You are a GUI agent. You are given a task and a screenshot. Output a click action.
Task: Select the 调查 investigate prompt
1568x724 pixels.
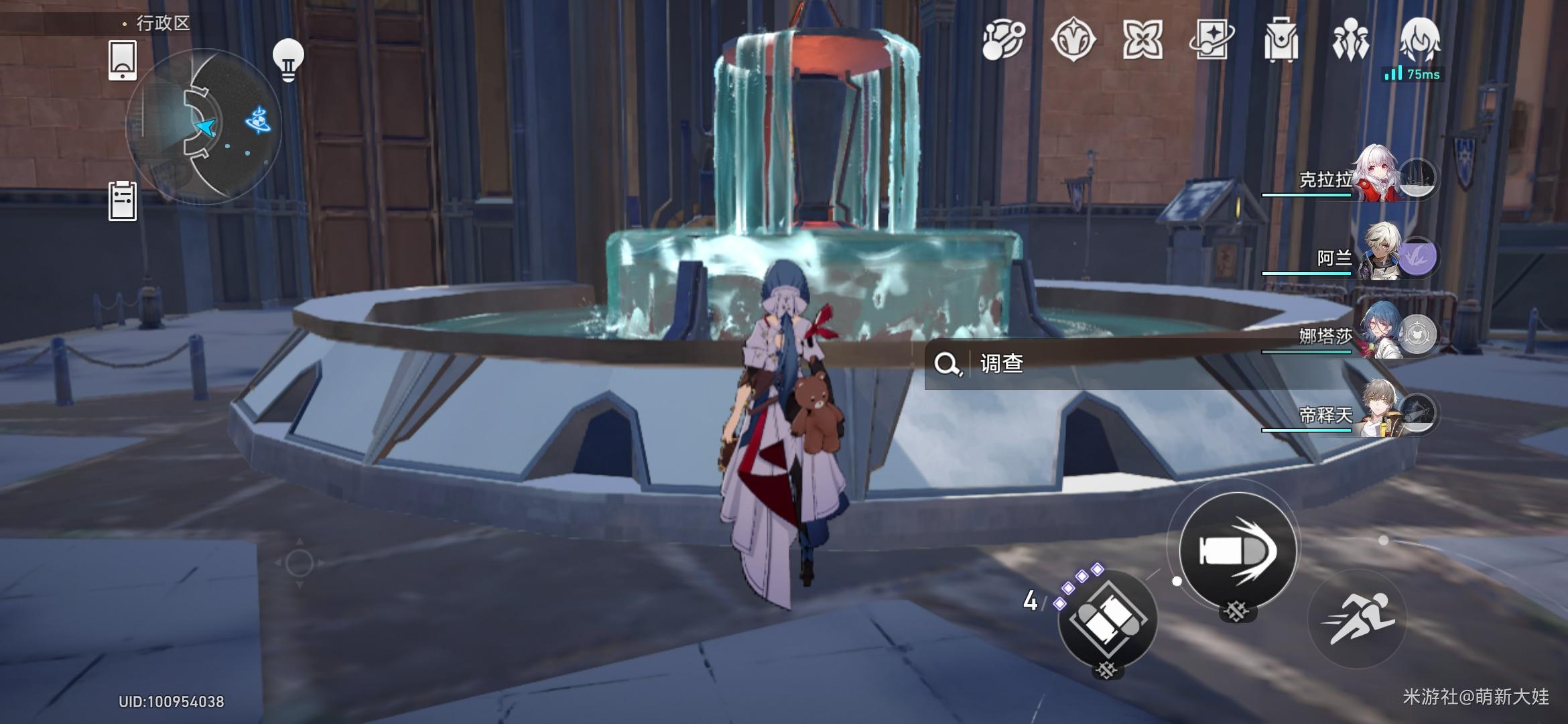[x=1001, y=364]
